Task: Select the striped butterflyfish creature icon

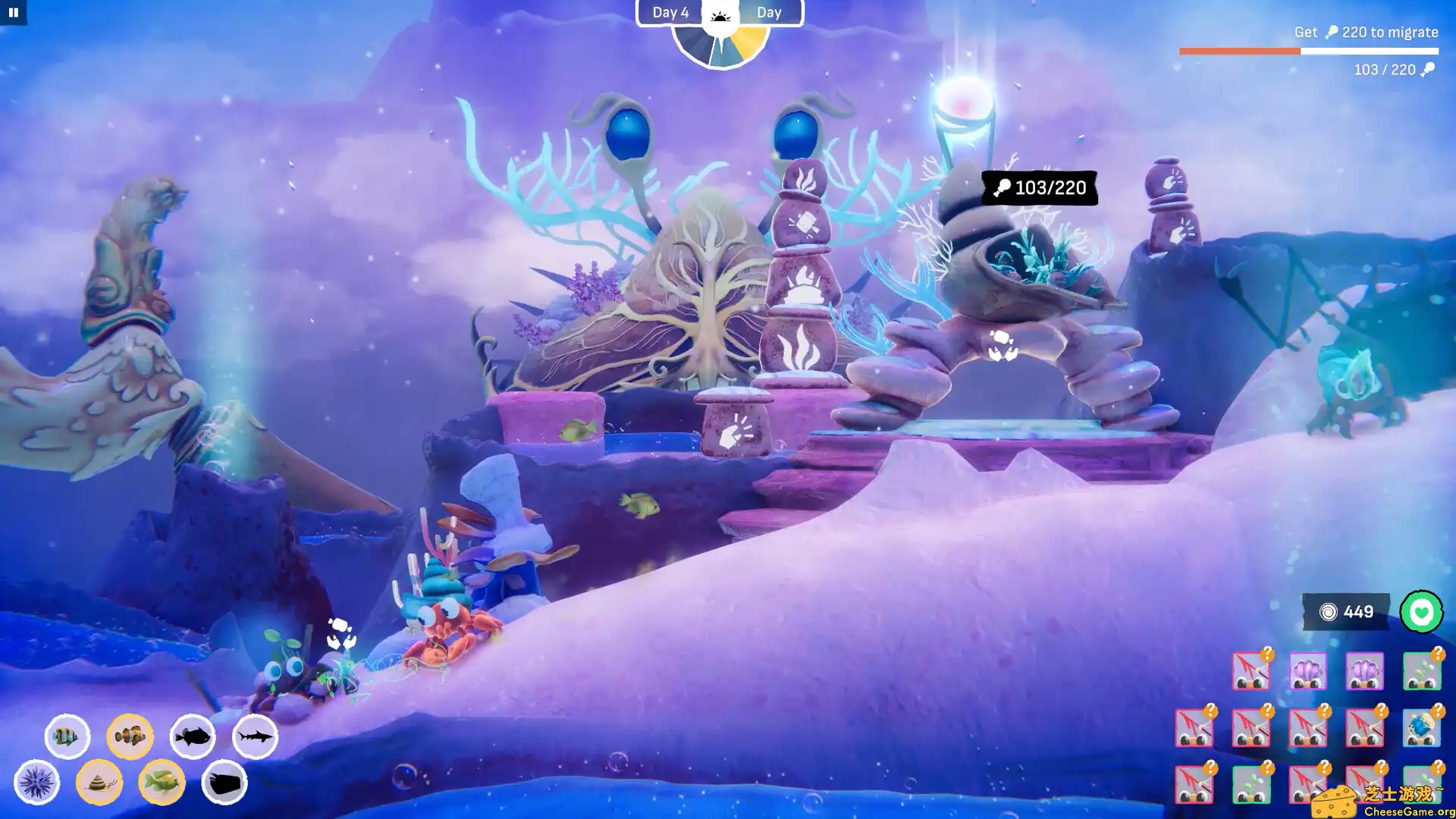Action: [67, 736]
